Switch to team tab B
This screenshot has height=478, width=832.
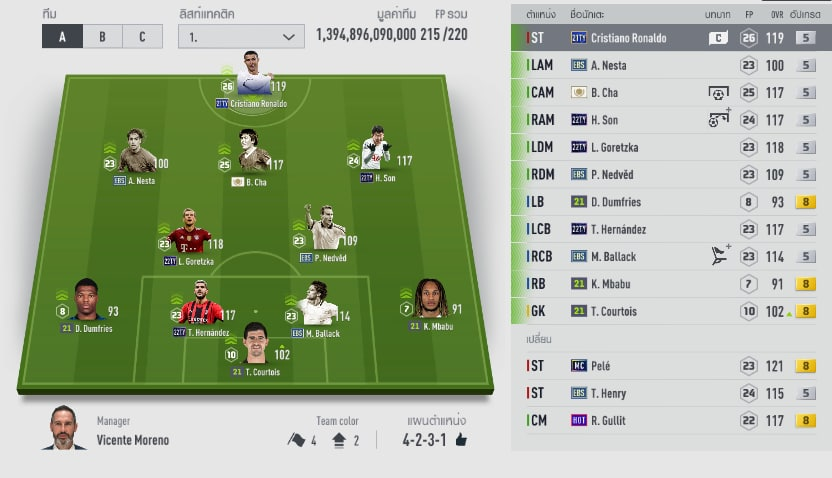pyautogui.click(x=102, y=37)
